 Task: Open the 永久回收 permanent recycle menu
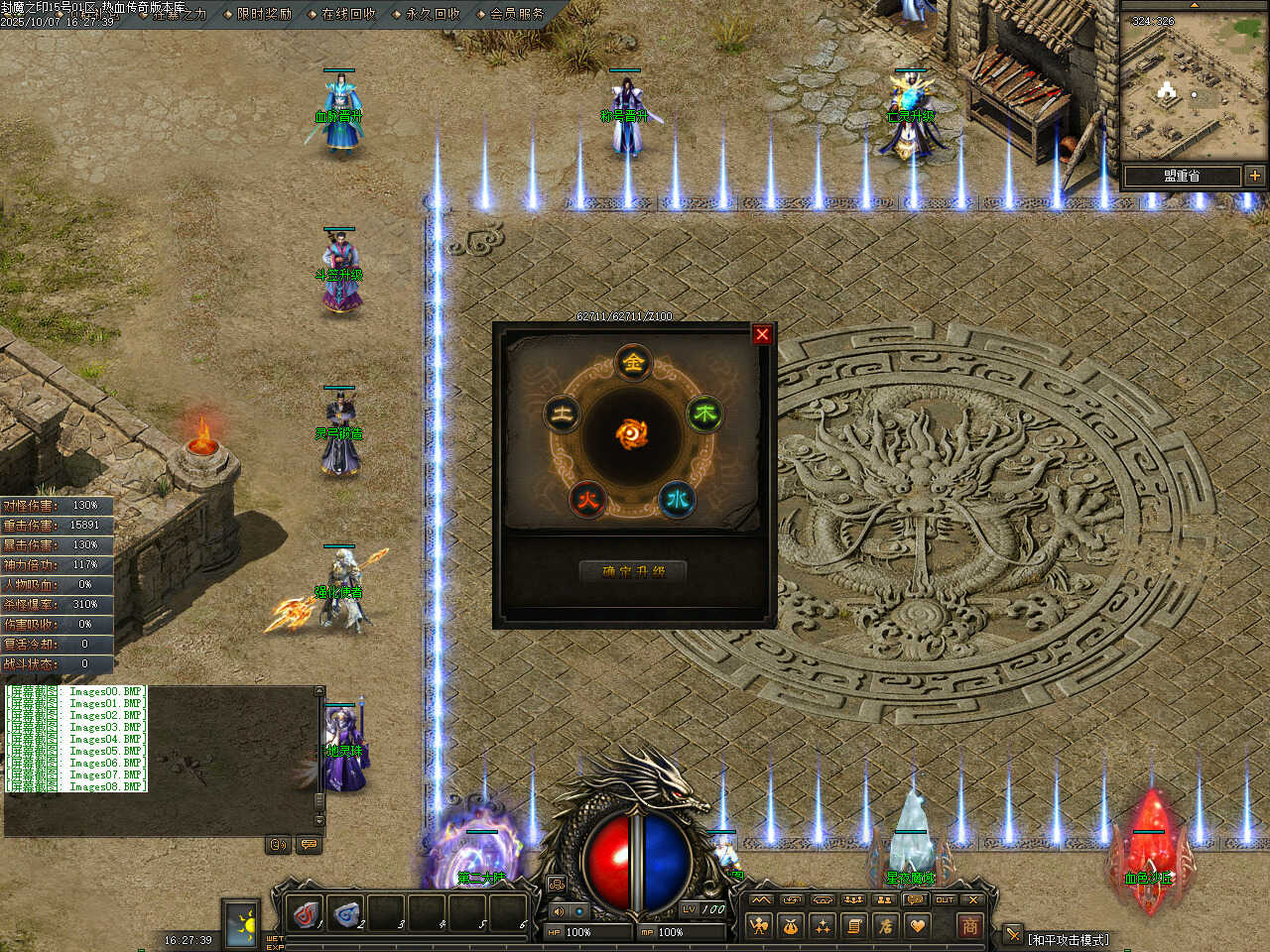pos(433,14)
